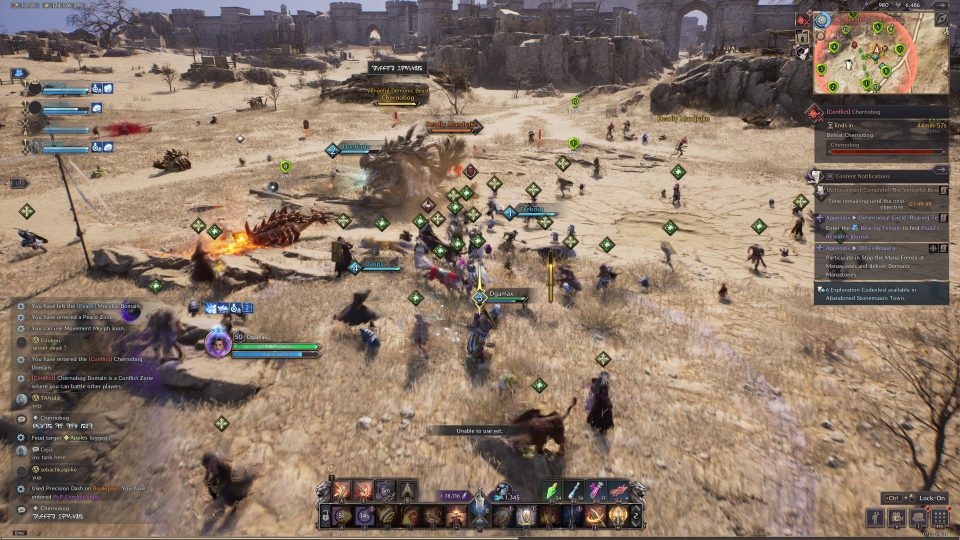
Task: Select the green potion quick slot
Action: pos(555,490)
